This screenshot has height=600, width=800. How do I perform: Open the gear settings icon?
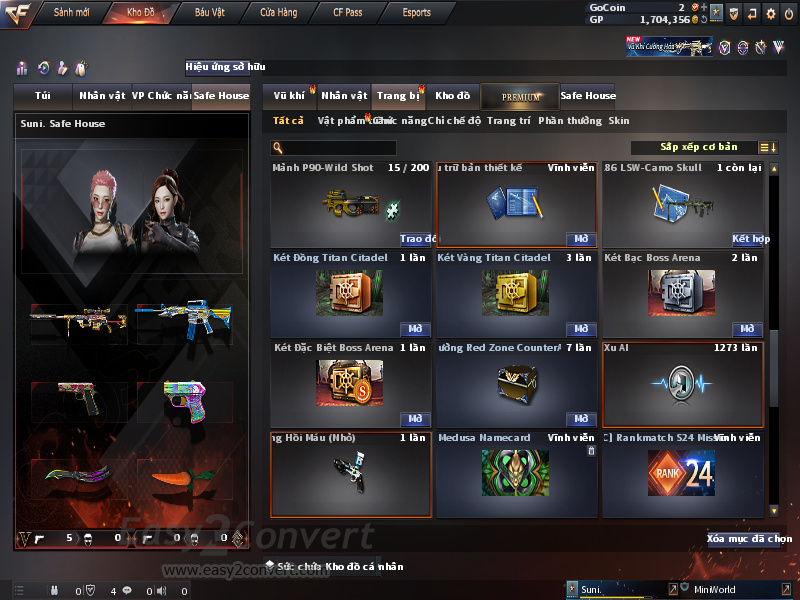click(x=770, y=13)
